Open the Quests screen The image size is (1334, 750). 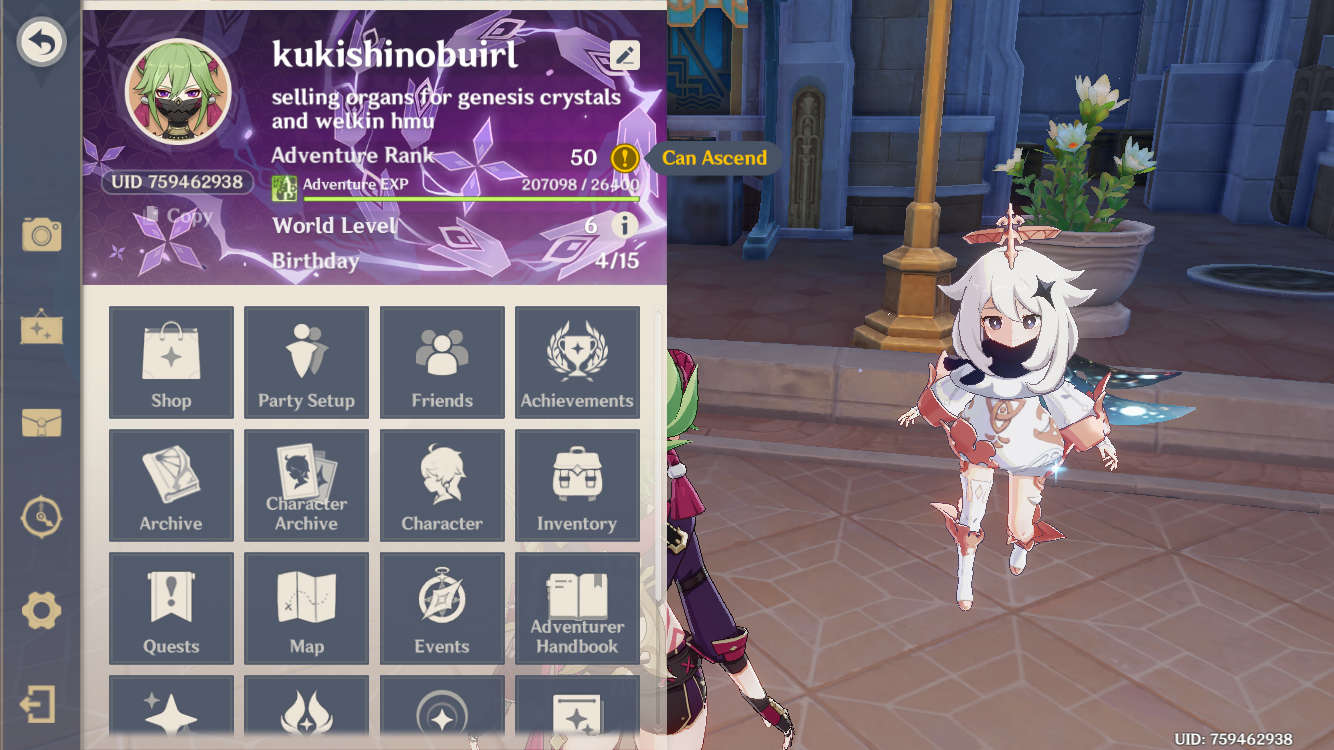tap(171, 608)
